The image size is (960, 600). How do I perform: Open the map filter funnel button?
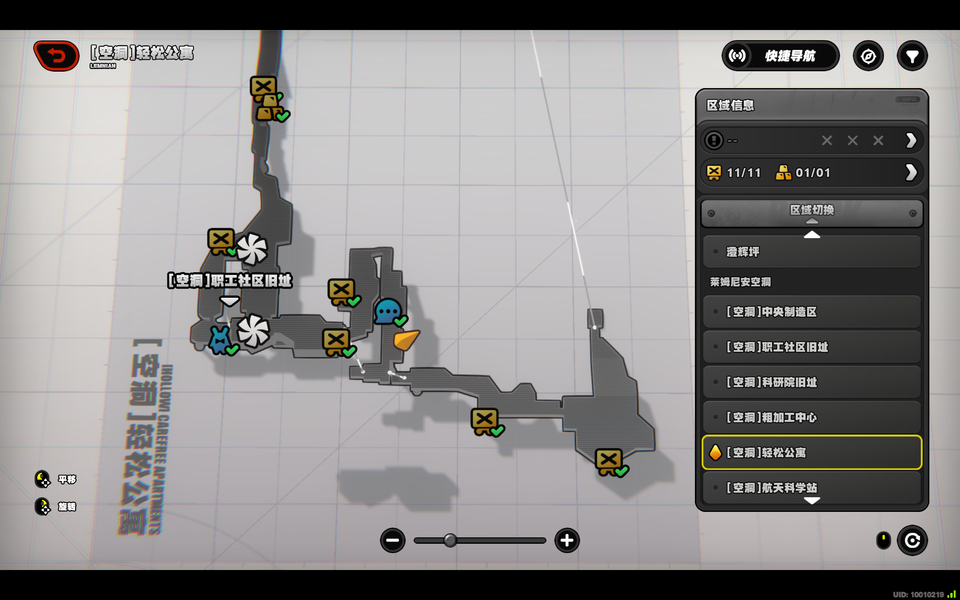click(x=912, y=56)
